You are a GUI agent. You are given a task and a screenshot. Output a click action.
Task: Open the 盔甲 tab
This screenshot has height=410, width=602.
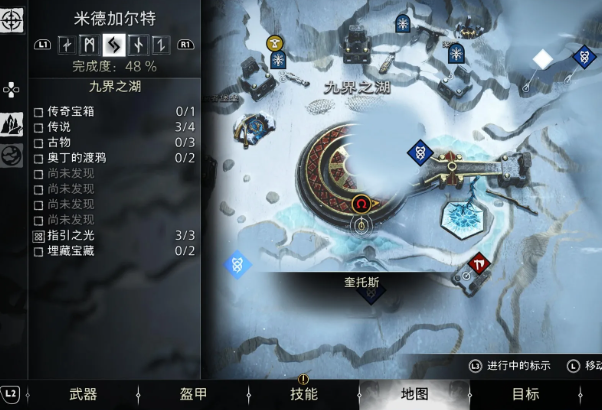[x=194, y=394]
